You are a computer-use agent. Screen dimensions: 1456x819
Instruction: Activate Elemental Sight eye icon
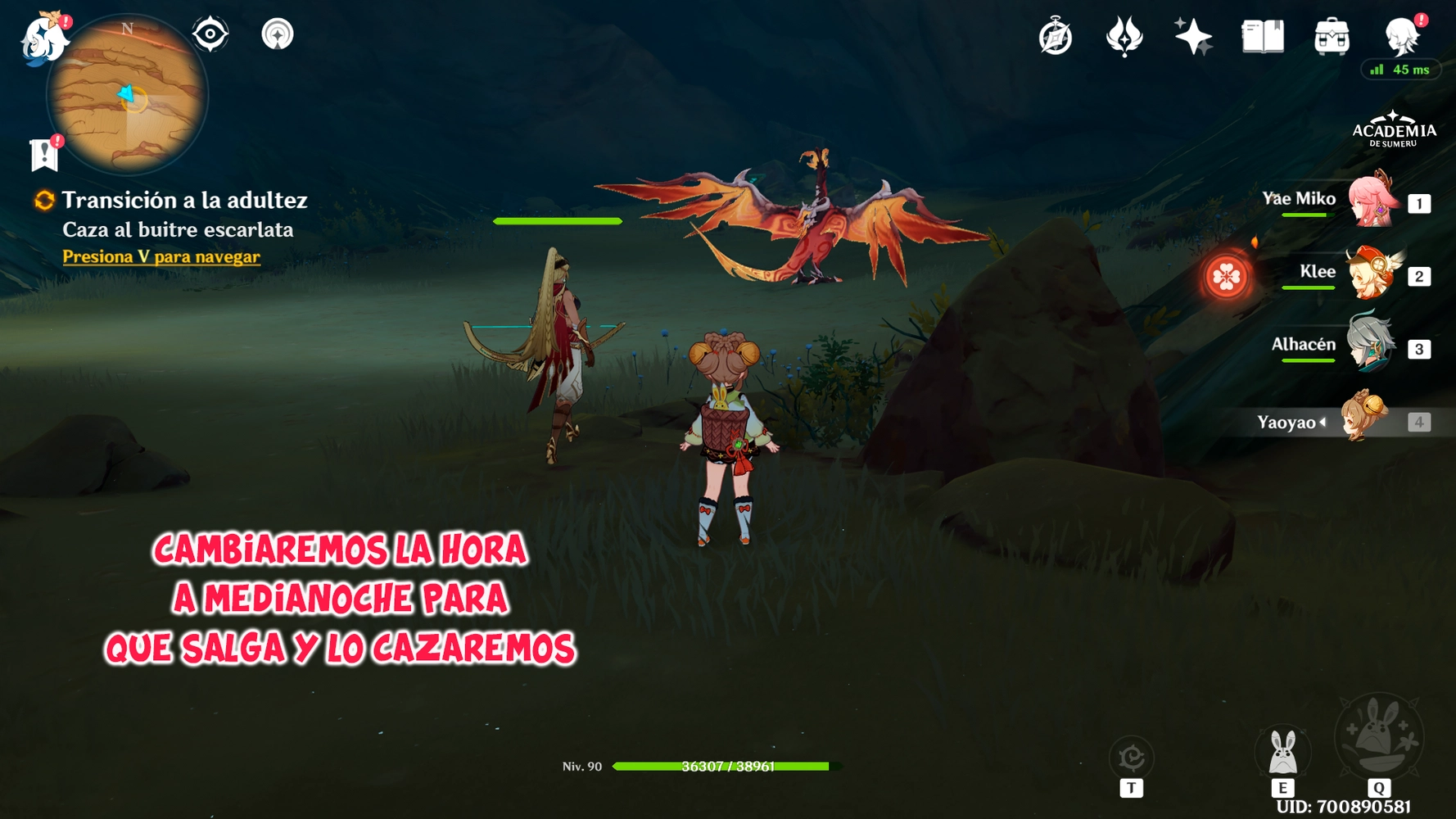tap(210, 34)
